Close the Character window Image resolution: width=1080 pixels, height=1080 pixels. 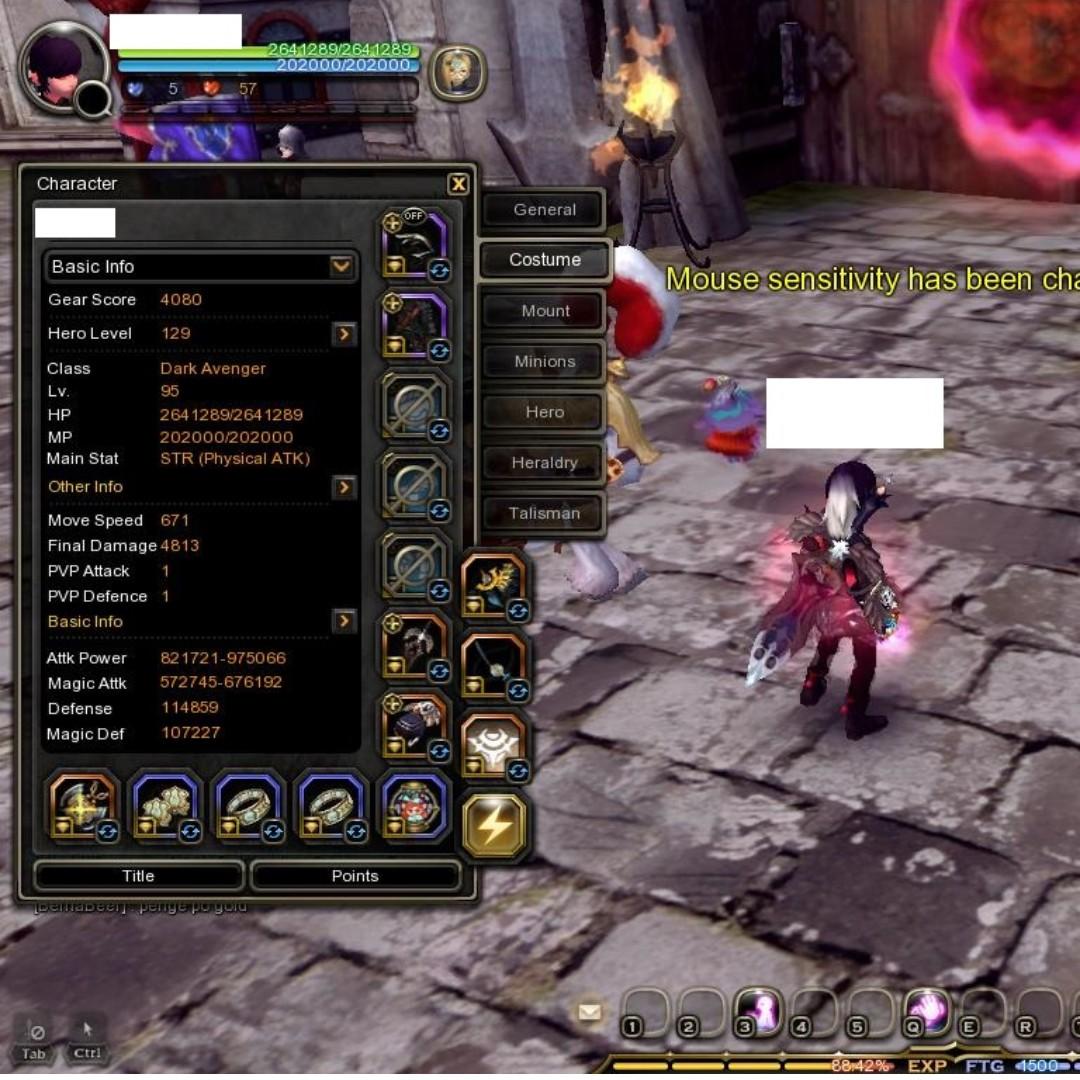458,184
